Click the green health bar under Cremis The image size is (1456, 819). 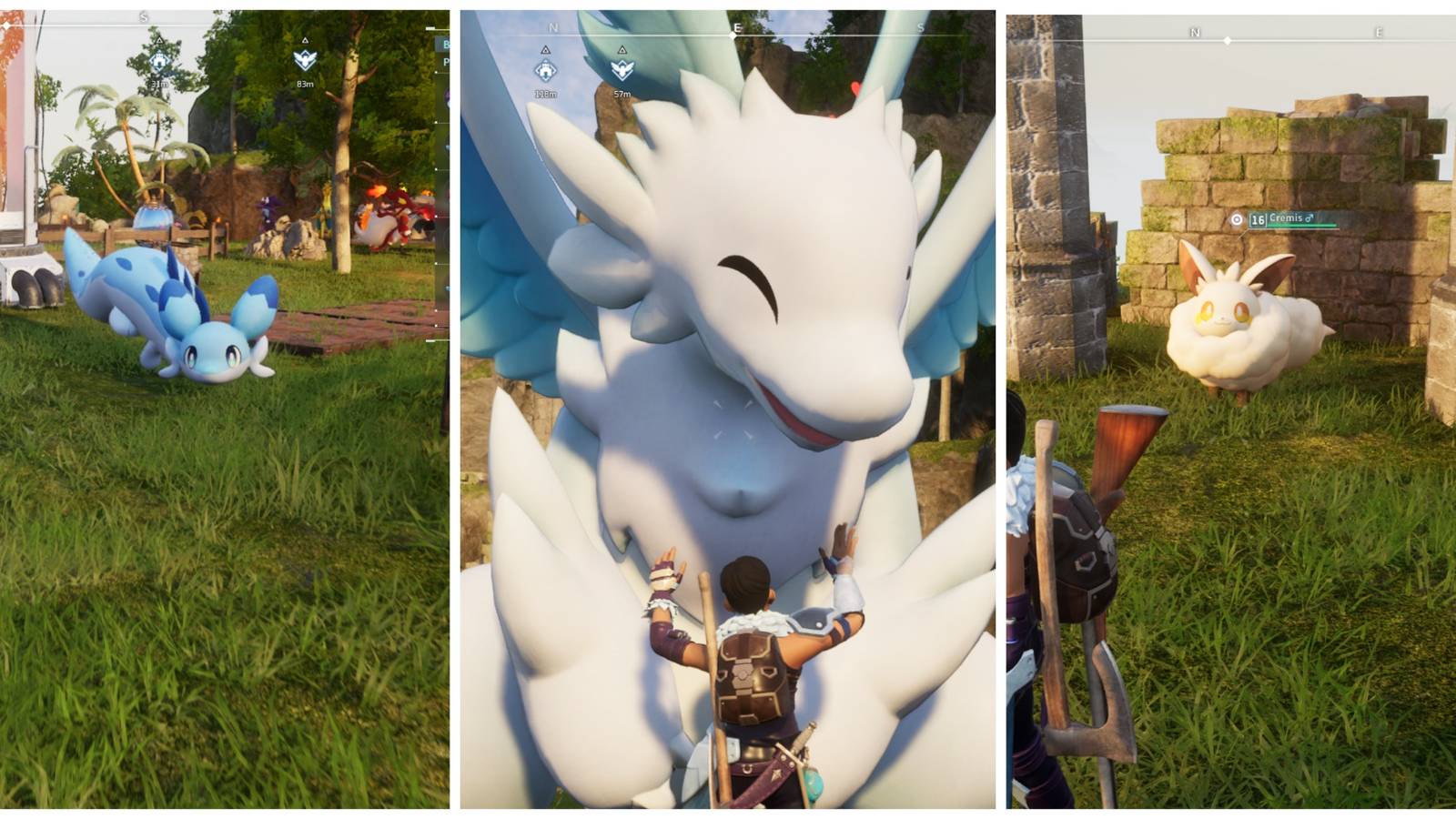[x=1301, y=226]
